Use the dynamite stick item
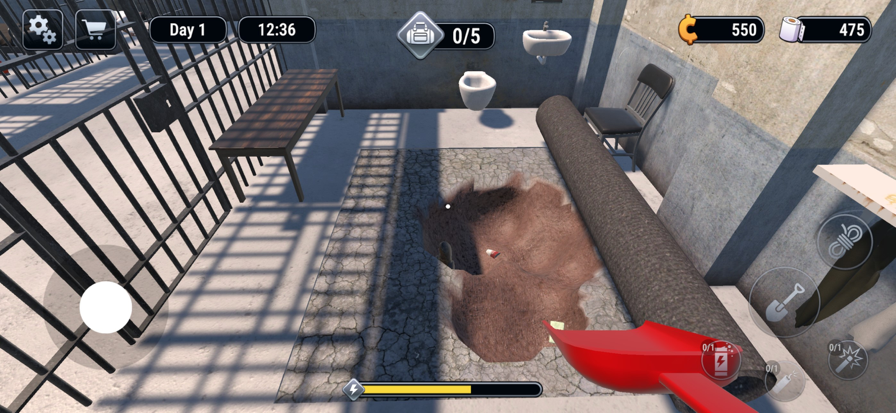896x413 pixels. (x=781, y=380)
